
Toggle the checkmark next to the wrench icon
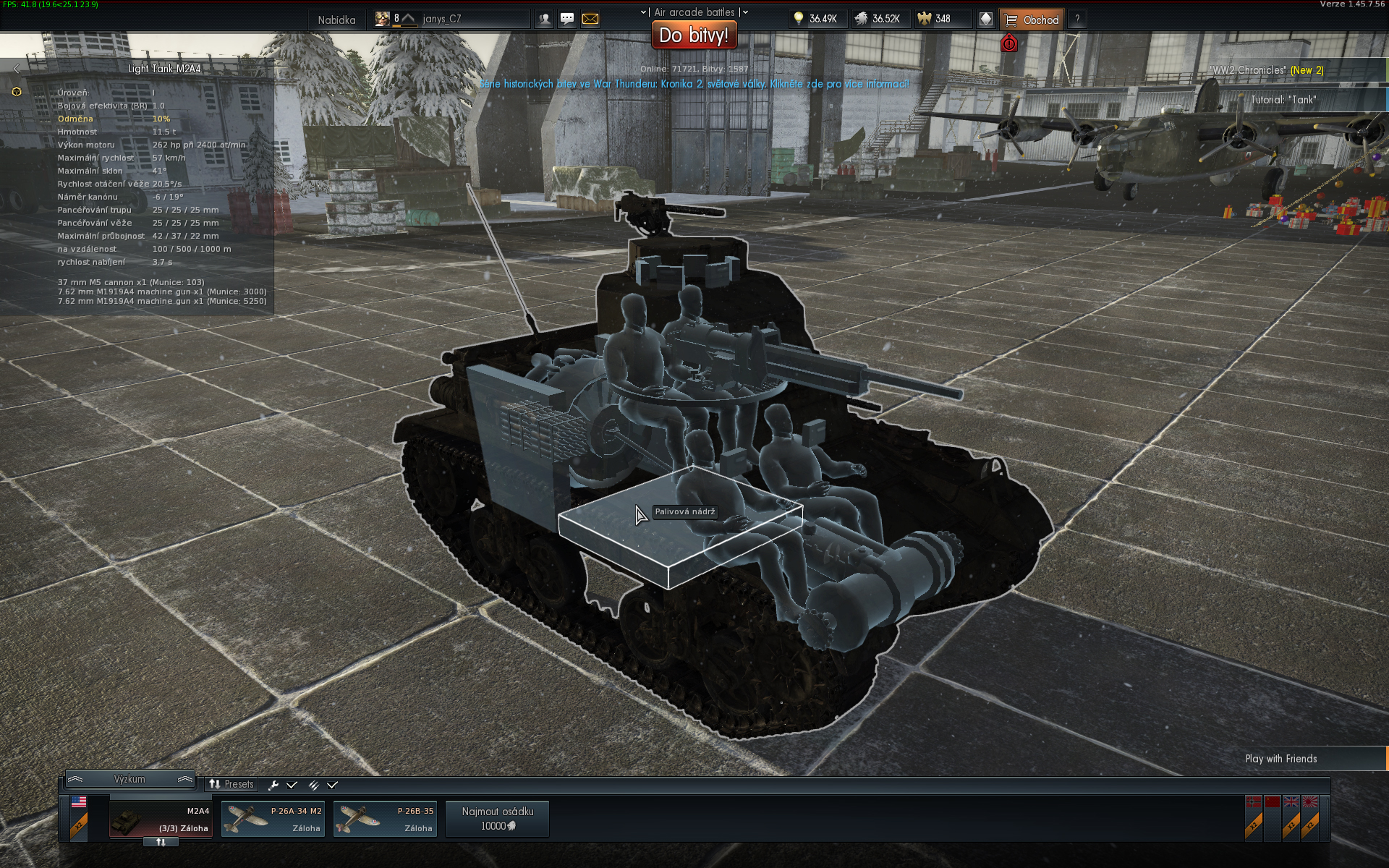(x=292, y=783)
